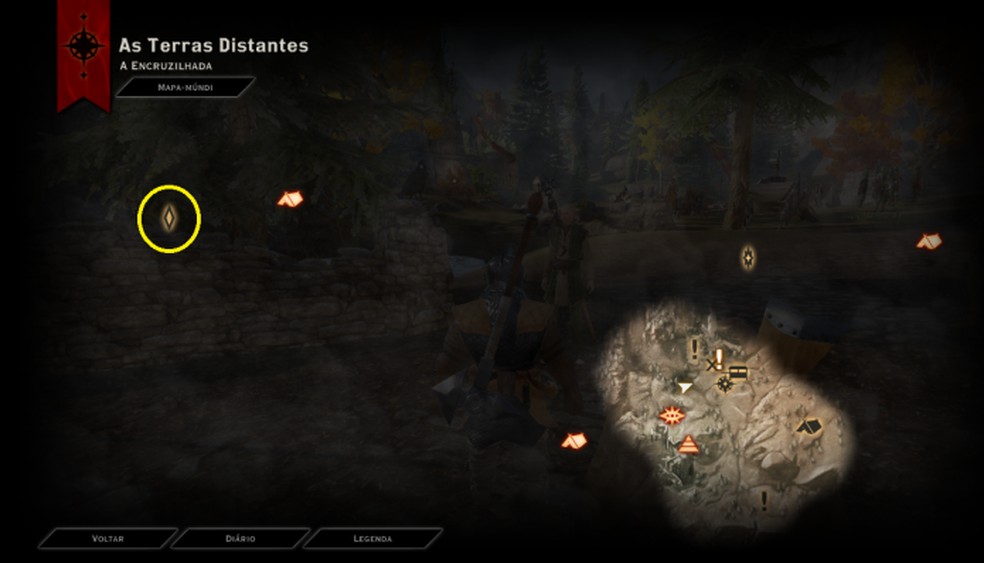
Task: Click the black tent camp marker
Action: pyautogui.click(x=809, y=426)
